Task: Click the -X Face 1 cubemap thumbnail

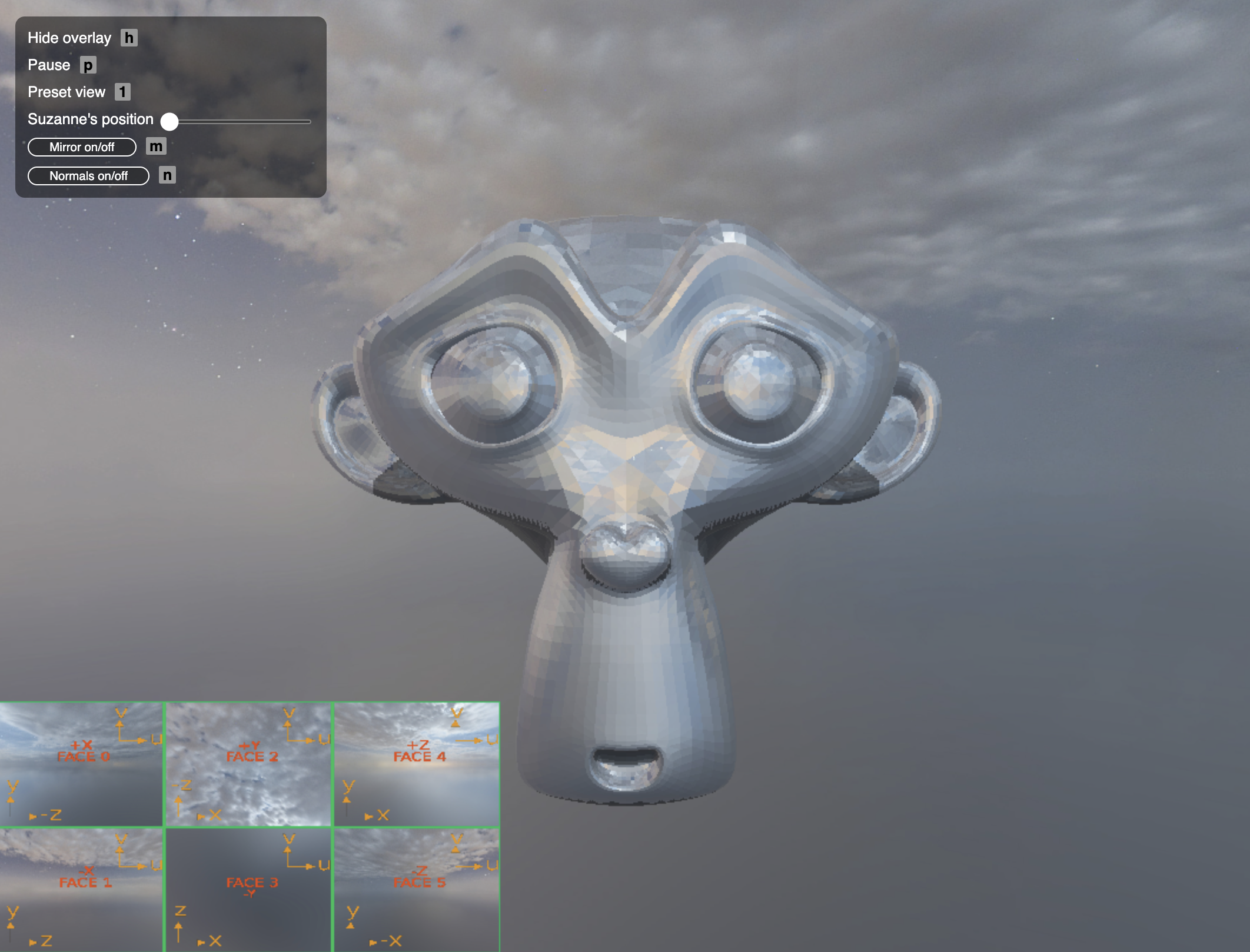Action: pos(82,890)
